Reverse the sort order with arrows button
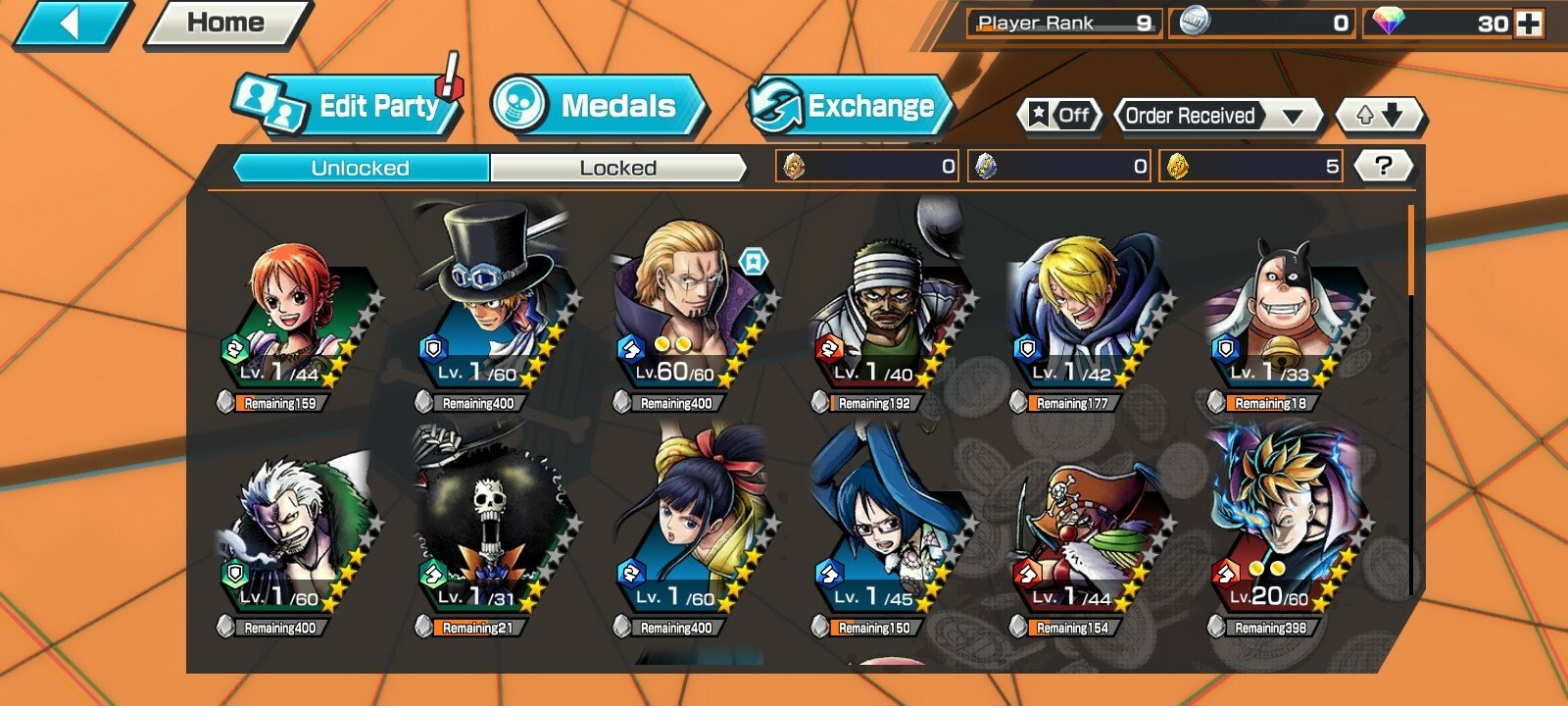 [x=1380, y=116]
